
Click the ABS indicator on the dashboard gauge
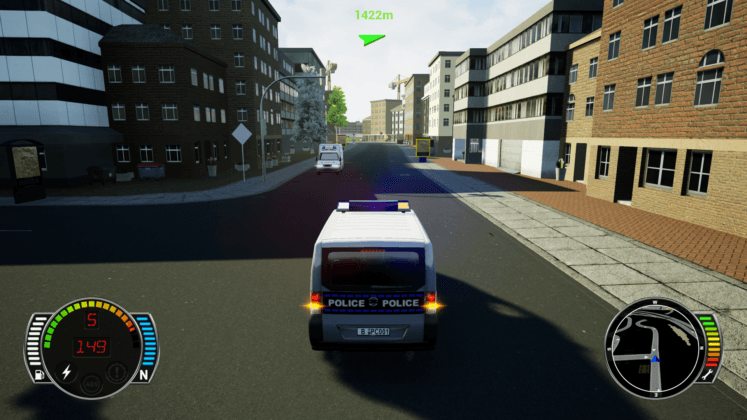[91, 383]
